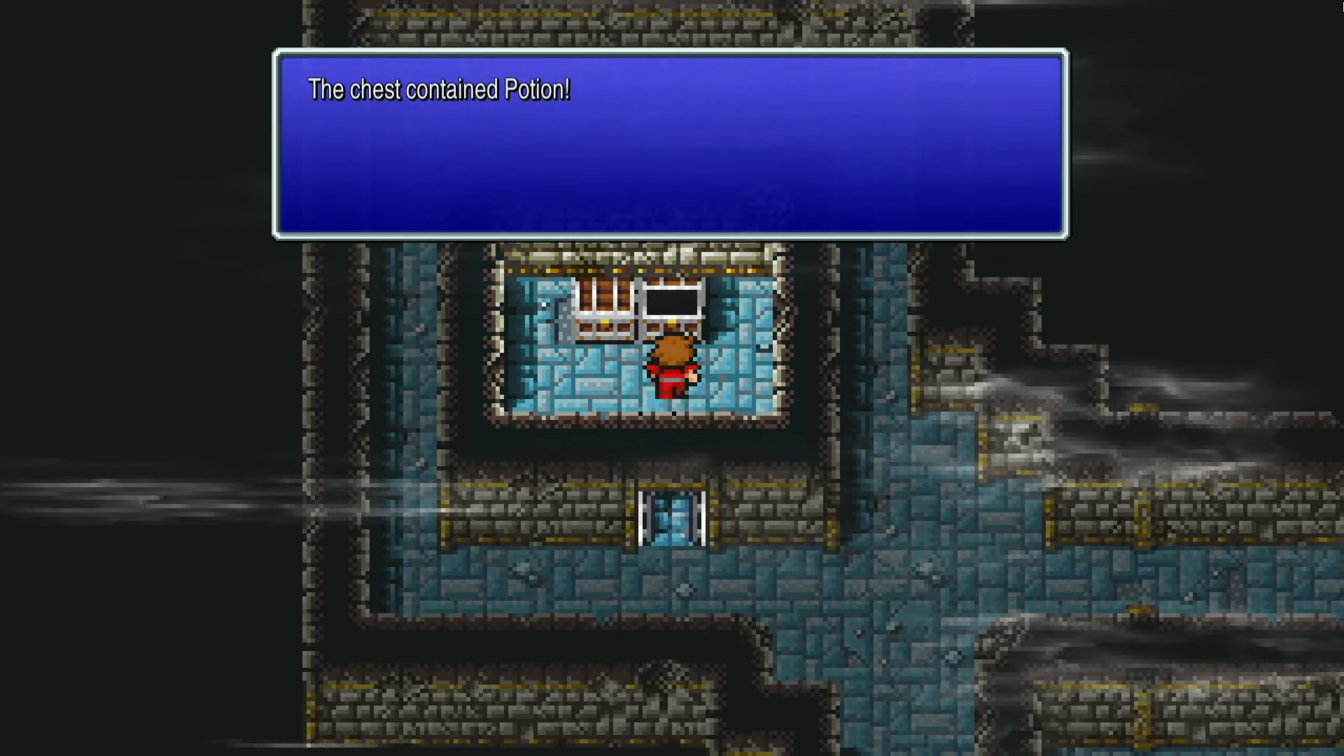Click the lid of the open chest

pos(673,283)
